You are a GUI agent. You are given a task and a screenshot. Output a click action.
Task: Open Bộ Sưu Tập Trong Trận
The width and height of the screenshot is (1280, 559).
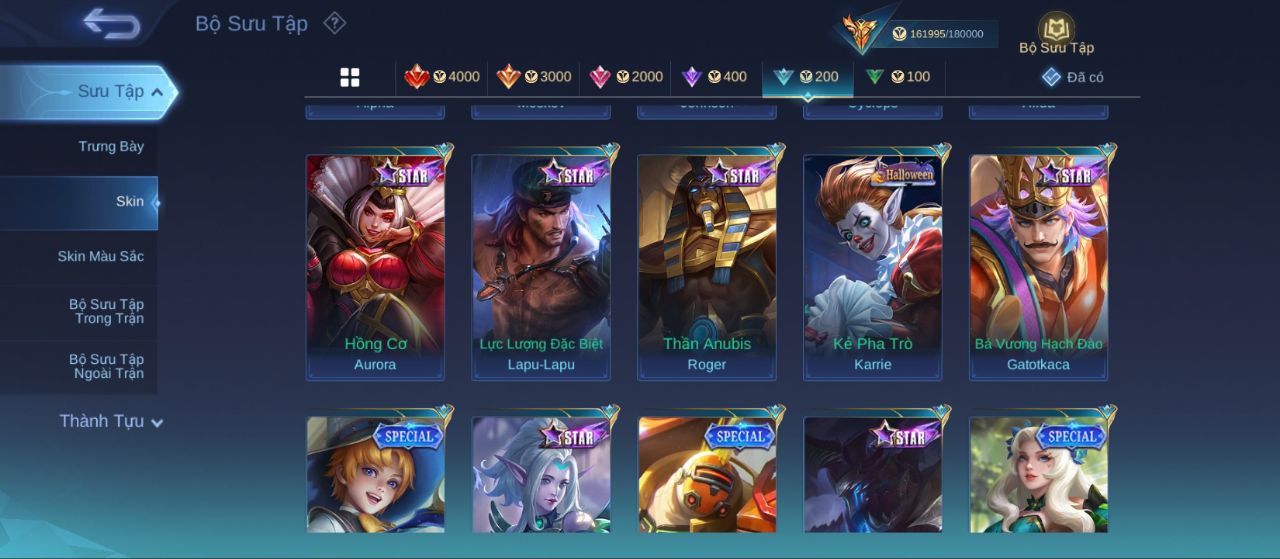click(106, 312)
